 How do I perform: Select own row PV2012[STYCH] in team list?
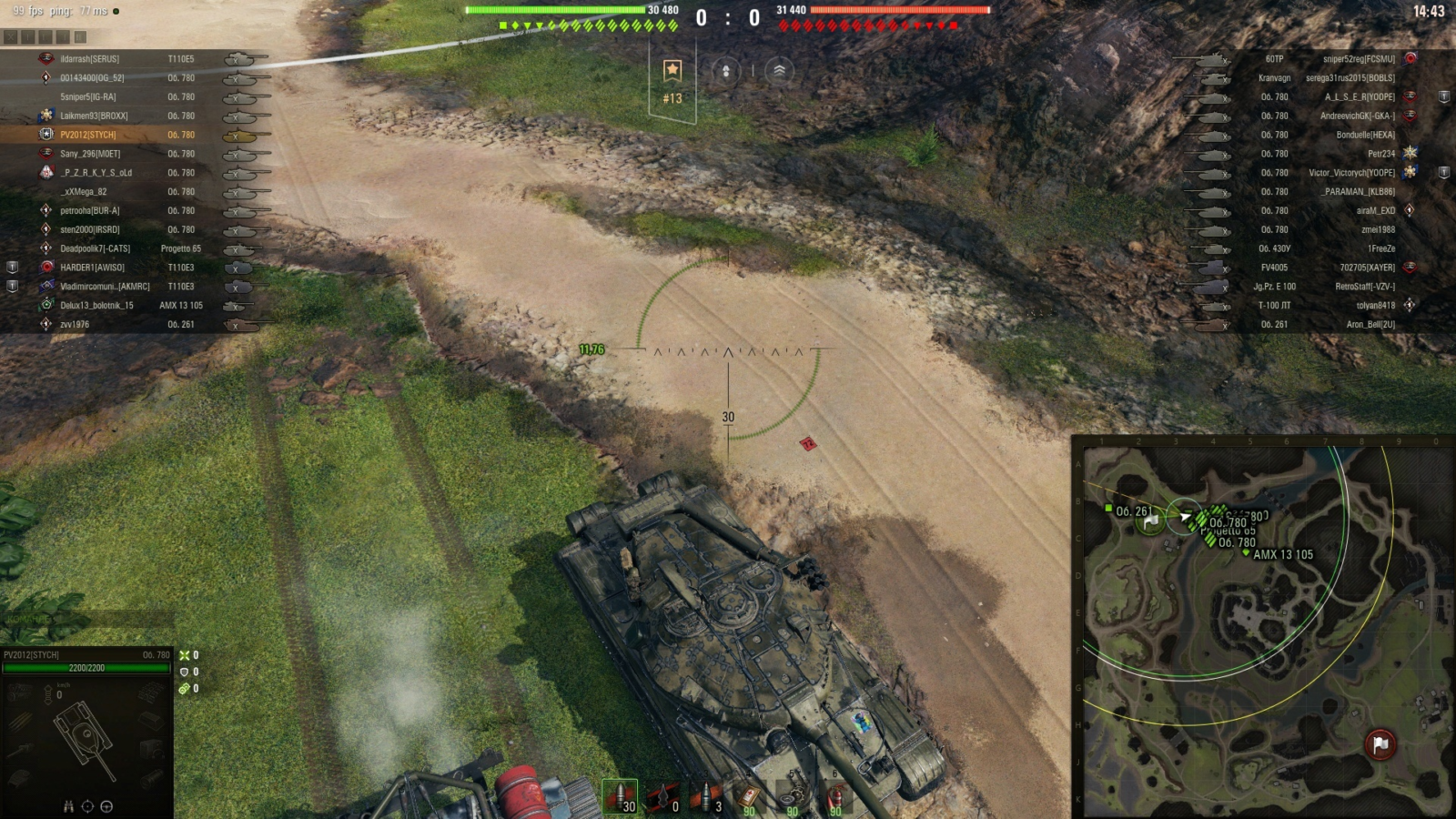(88, 135)
